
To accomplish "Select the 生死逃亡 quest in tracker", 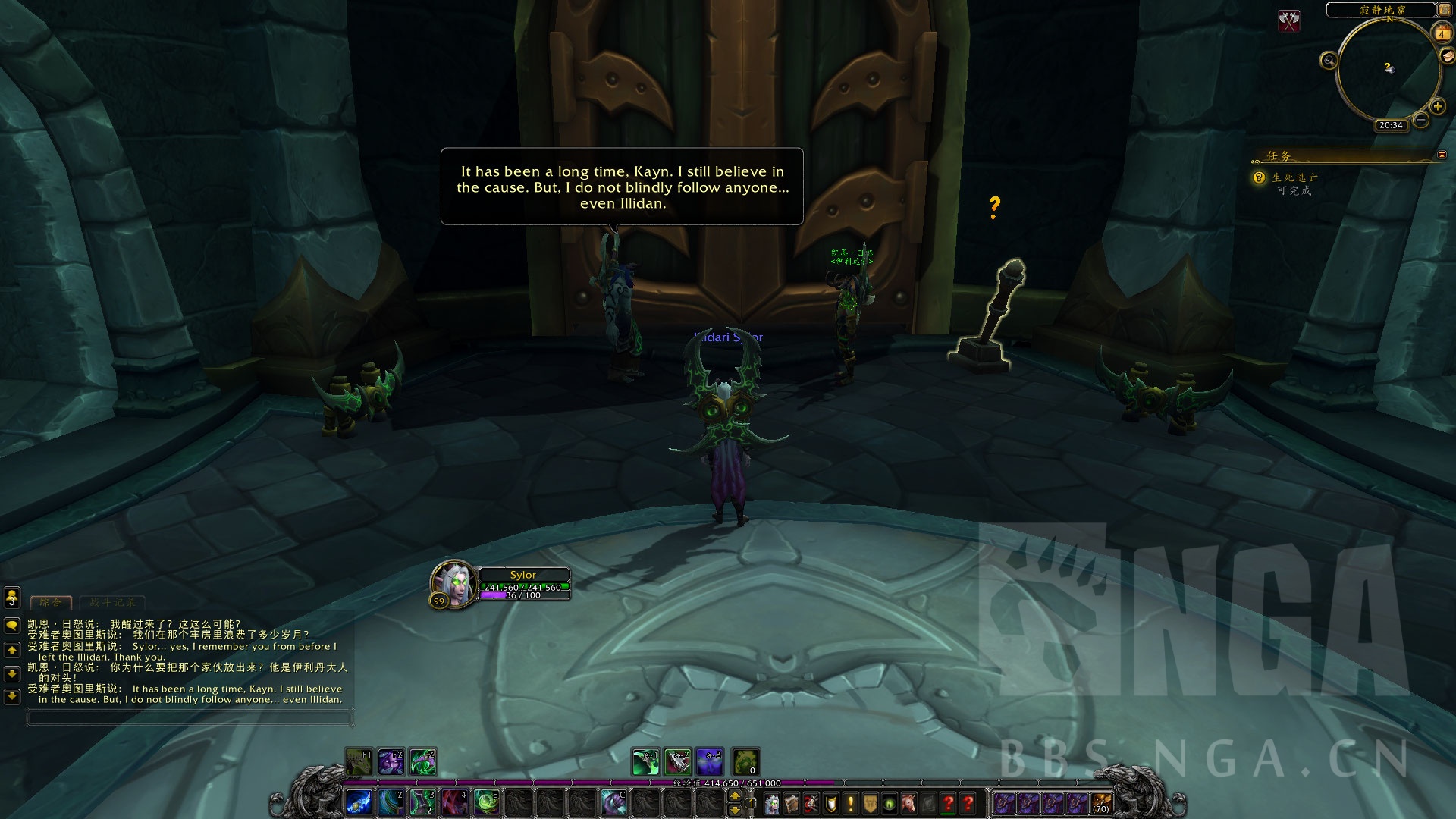I will coord(1294,177).
